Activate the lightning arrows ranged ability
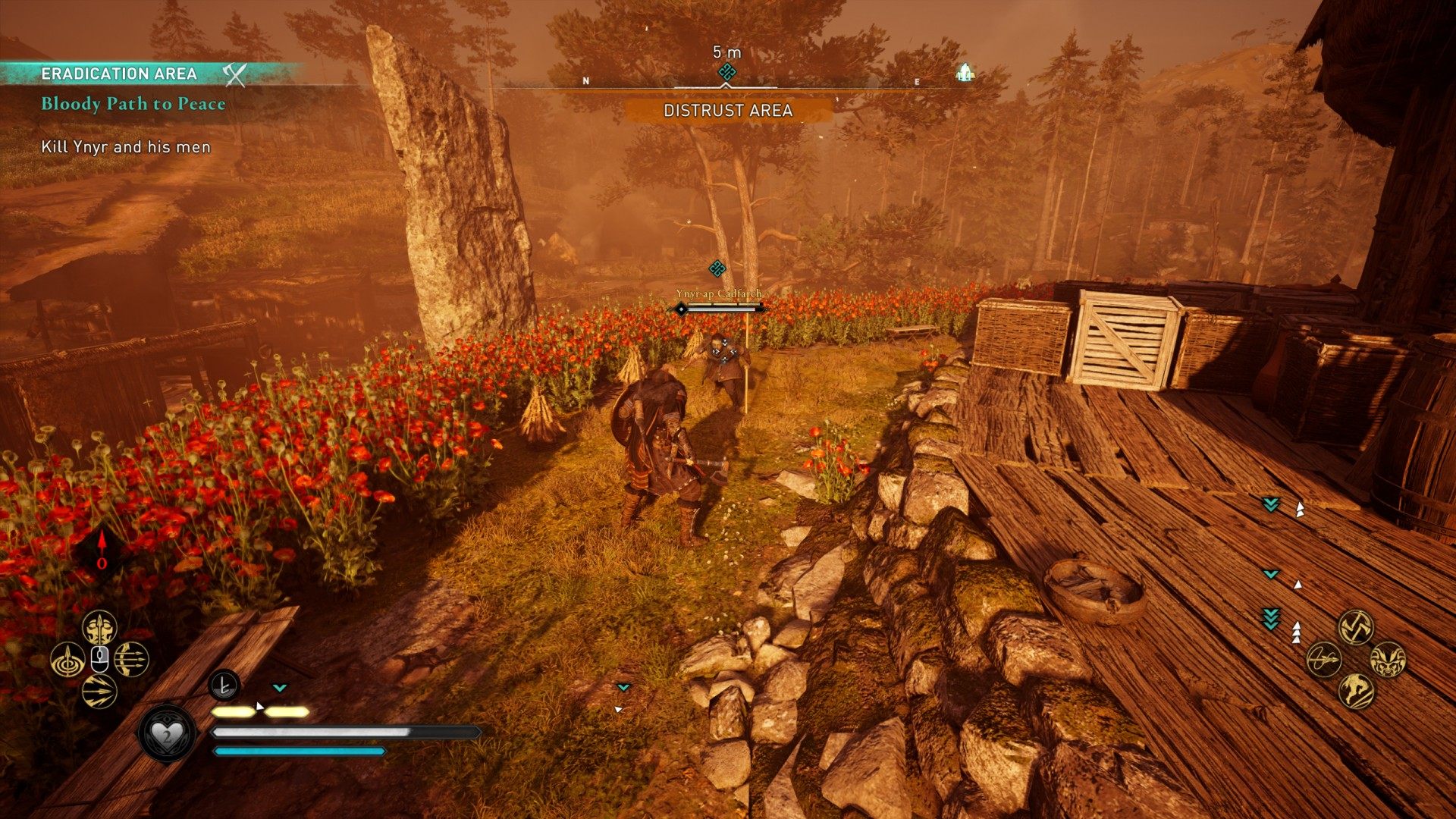The width and height of the screenshot is (1456, 819). pyautogui.click(x=99, y=692)
